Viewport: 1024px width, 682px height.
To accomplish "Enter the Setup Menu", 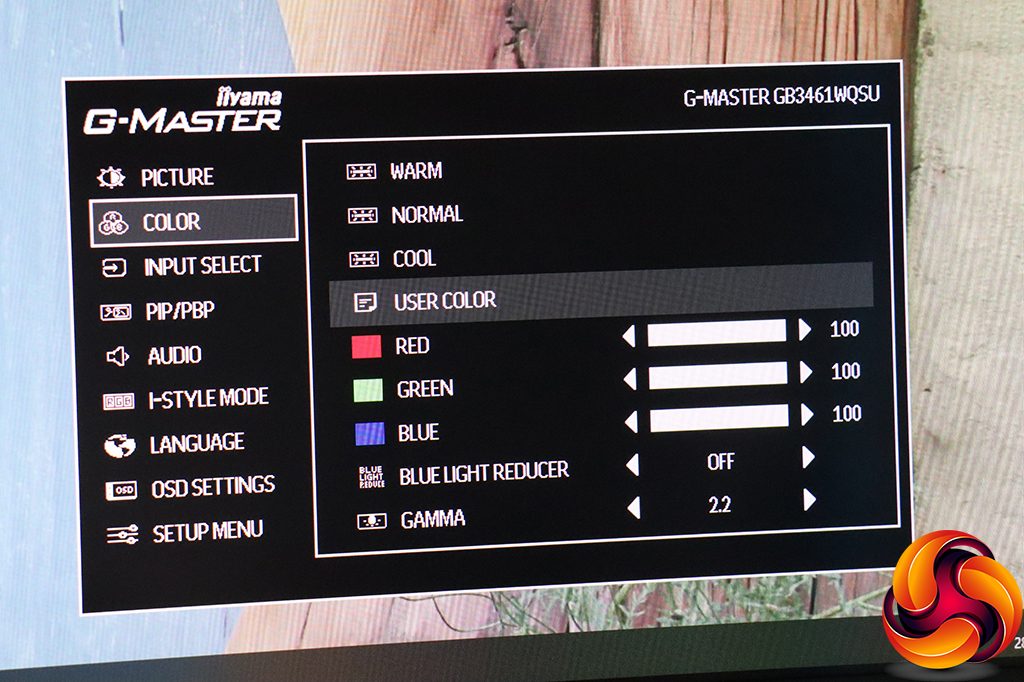I will click(207, 532).
